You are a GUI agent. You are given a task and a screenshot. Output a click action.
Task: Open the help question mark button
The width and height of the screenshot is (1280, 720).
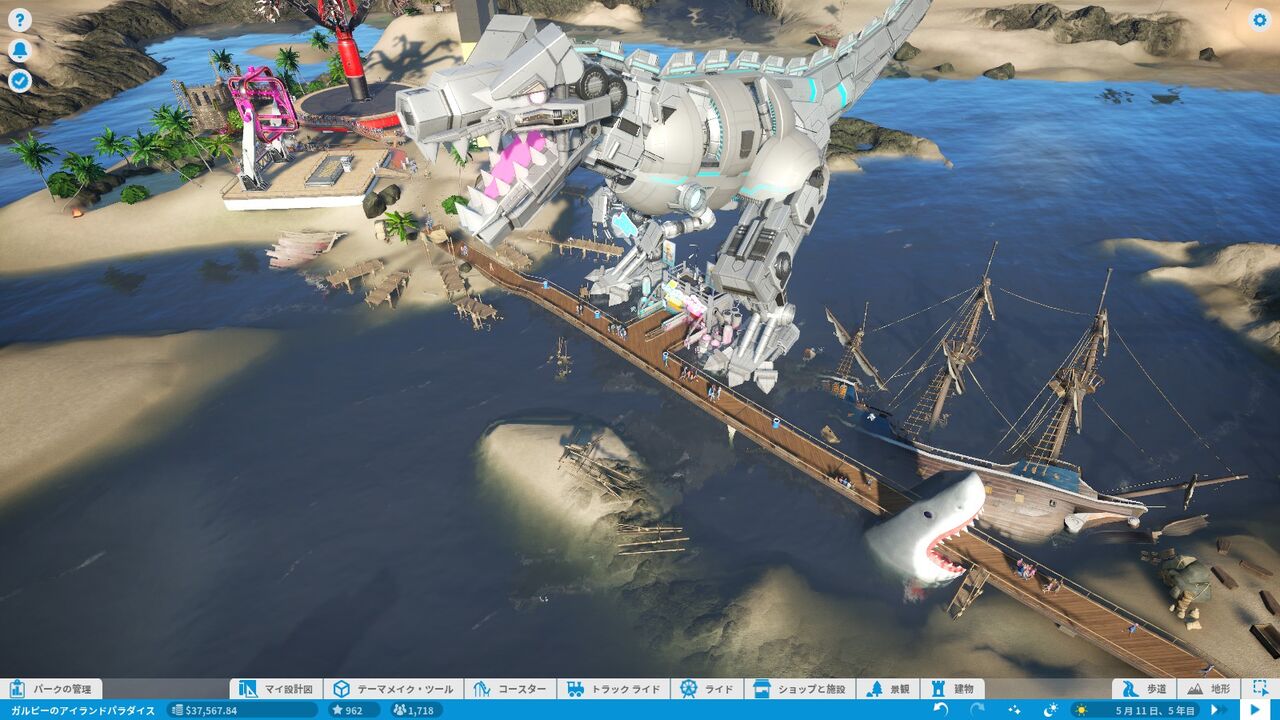(20, 20)
